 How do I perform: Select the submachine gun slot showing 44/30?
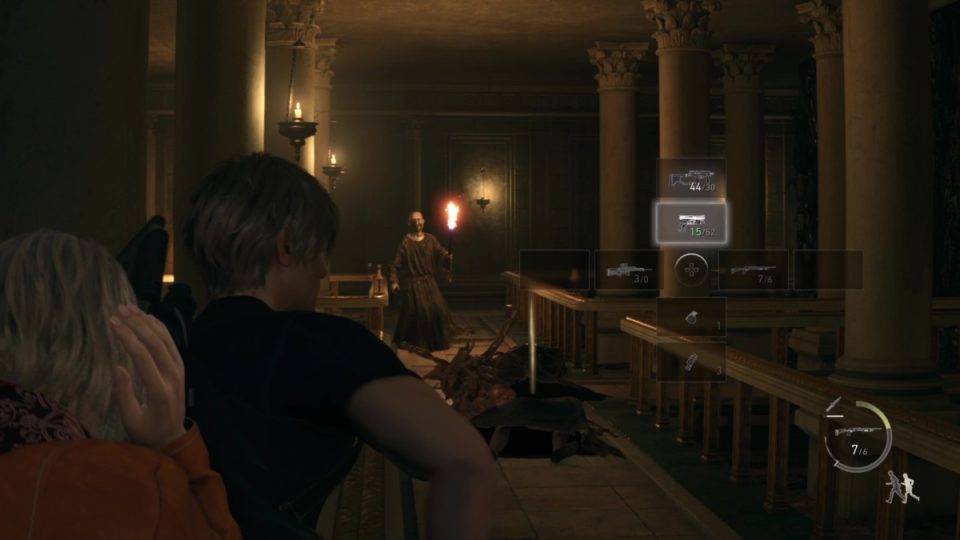[691, 179]
